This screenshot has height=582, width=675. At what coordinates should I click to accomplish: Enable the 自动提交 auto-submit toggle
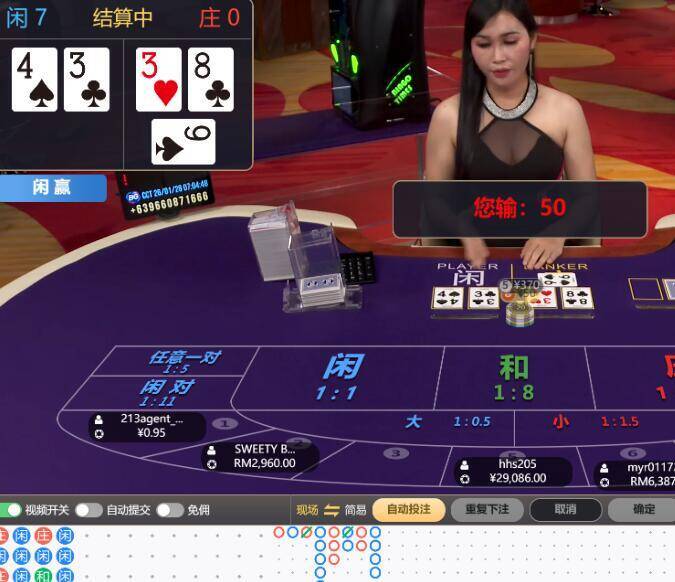(88, 510)
